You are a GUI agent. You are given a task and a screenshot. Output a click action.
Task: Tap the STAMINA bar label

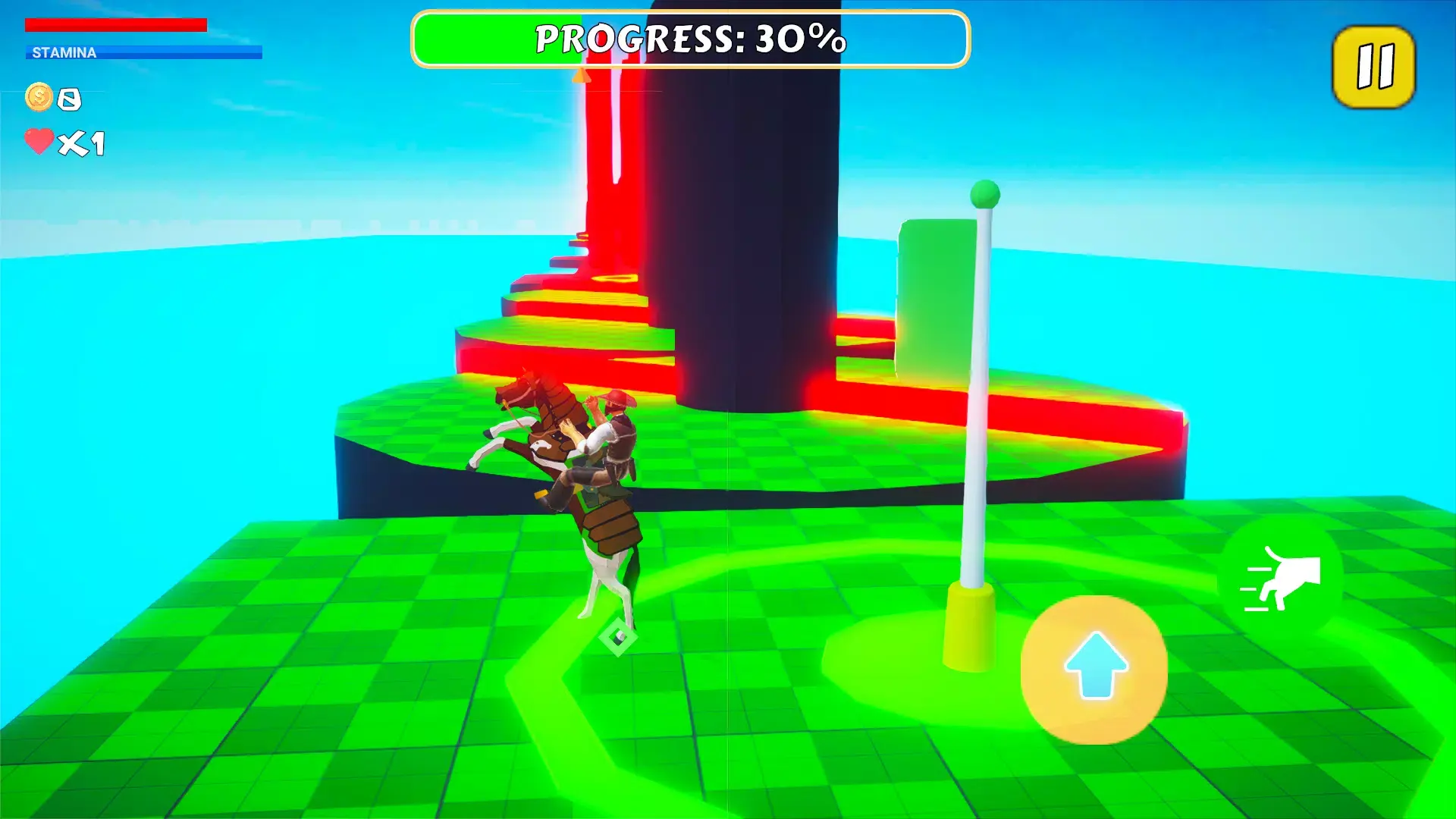pos(63,53)
